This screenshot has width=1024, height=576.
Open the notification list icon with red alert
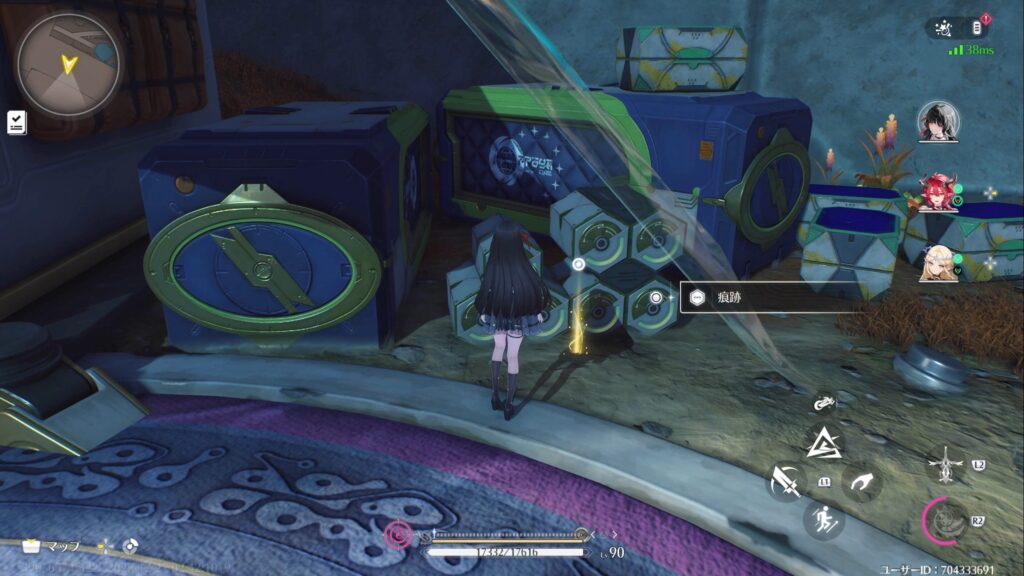click(x=977, y=28)
